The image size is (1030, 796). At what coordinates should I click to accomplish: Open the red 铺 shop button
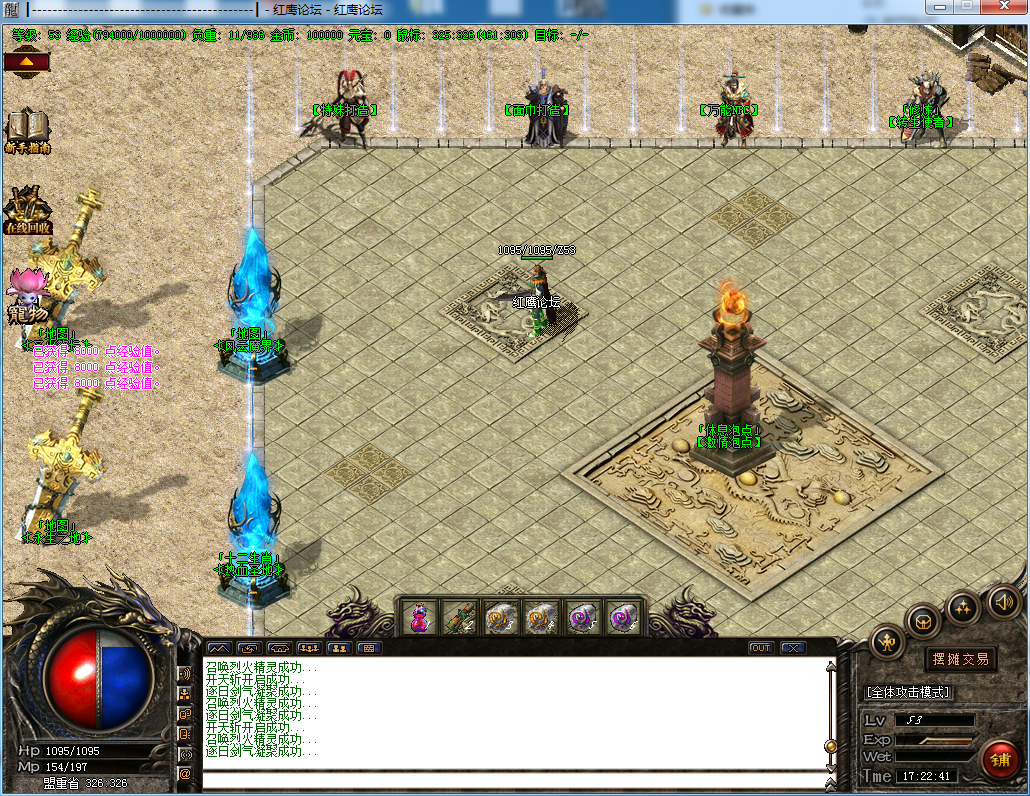tap(999, 759)
